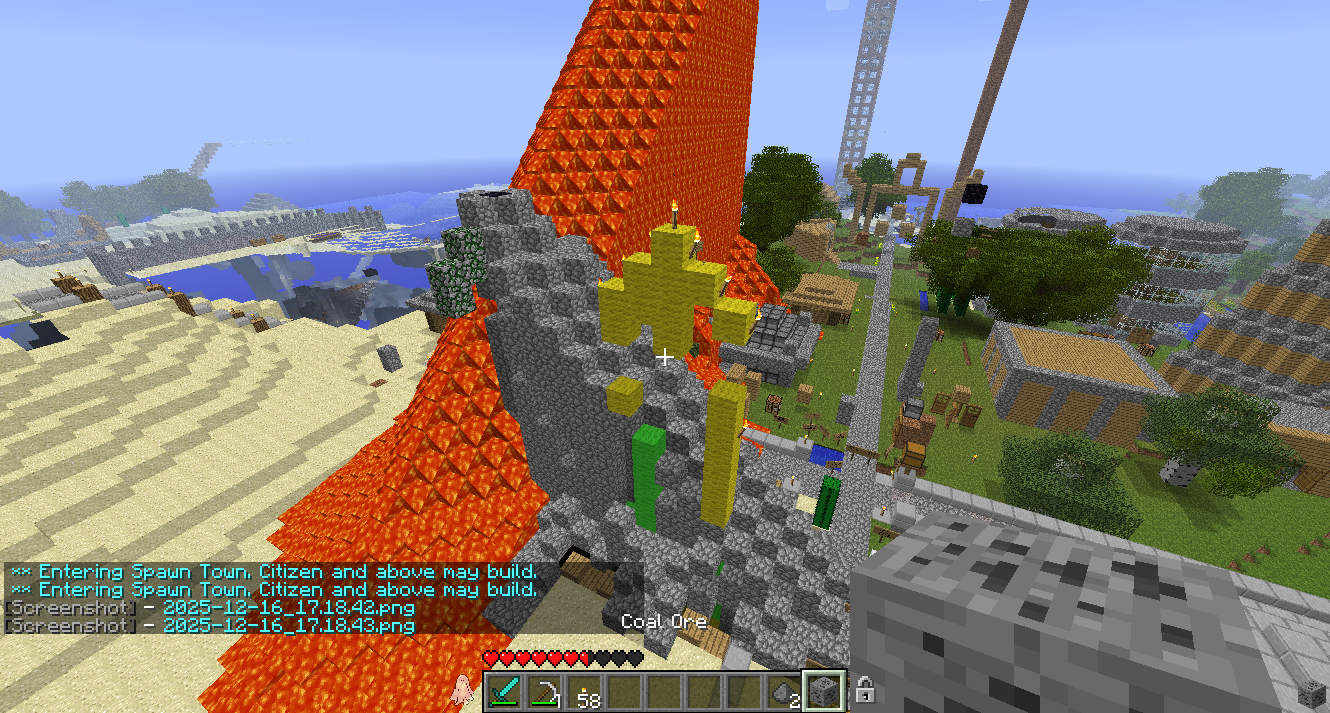Select the flint slot in the hotbar
Image resolution: width=1330 pixels, height=713 pixels.
click(x=785, y=691)
